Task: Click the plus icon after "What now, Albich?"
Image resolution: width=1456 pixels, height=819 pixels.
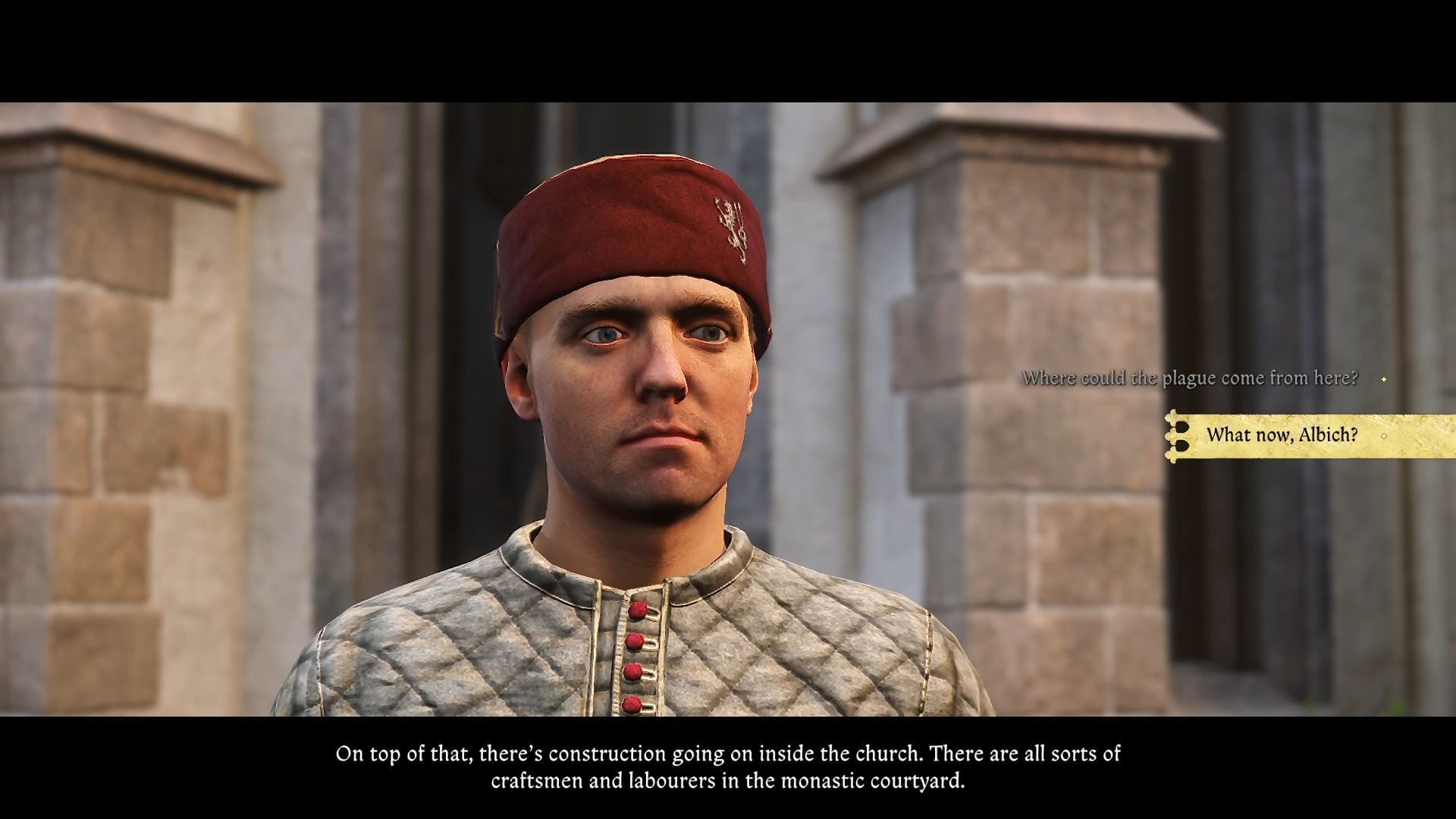Action: pyautogui.click(x=1385, y=436)
